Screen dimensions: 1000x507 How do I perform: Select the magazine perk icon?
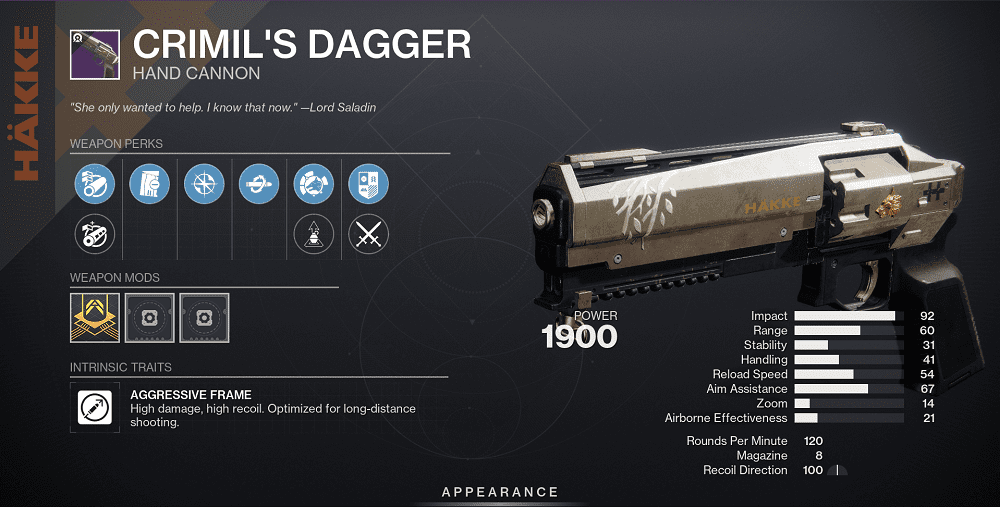[150, 184]
